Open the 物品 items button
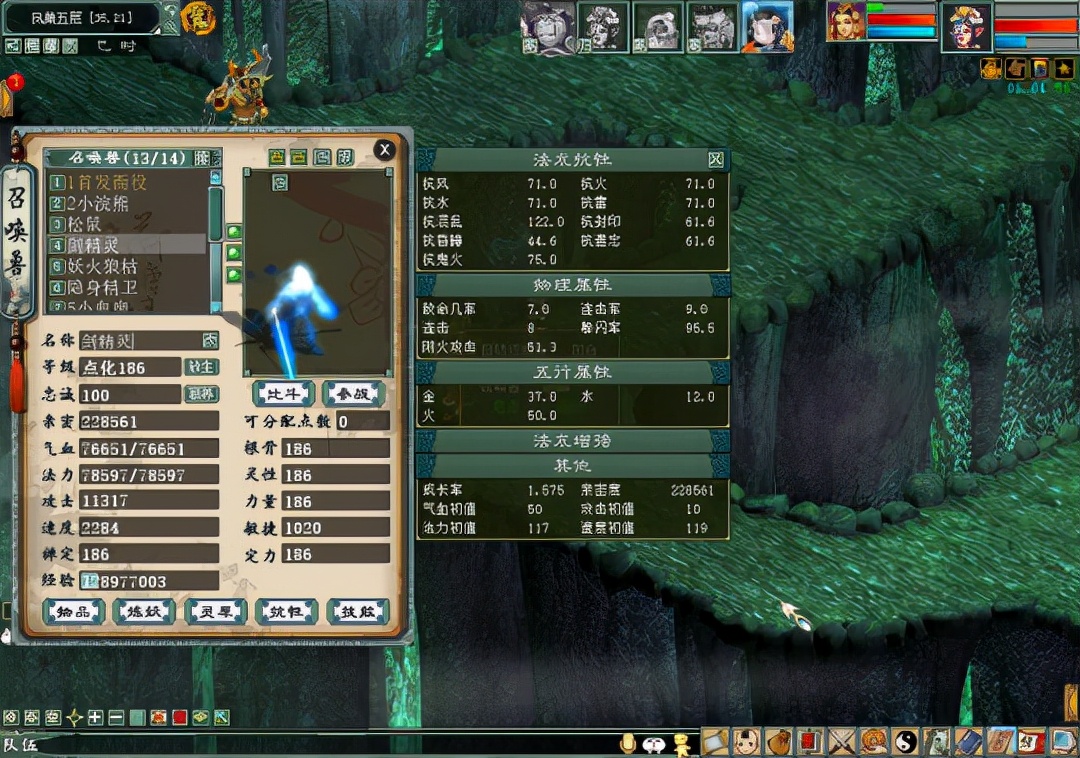1080x758 pixels. tap(73, 612)
